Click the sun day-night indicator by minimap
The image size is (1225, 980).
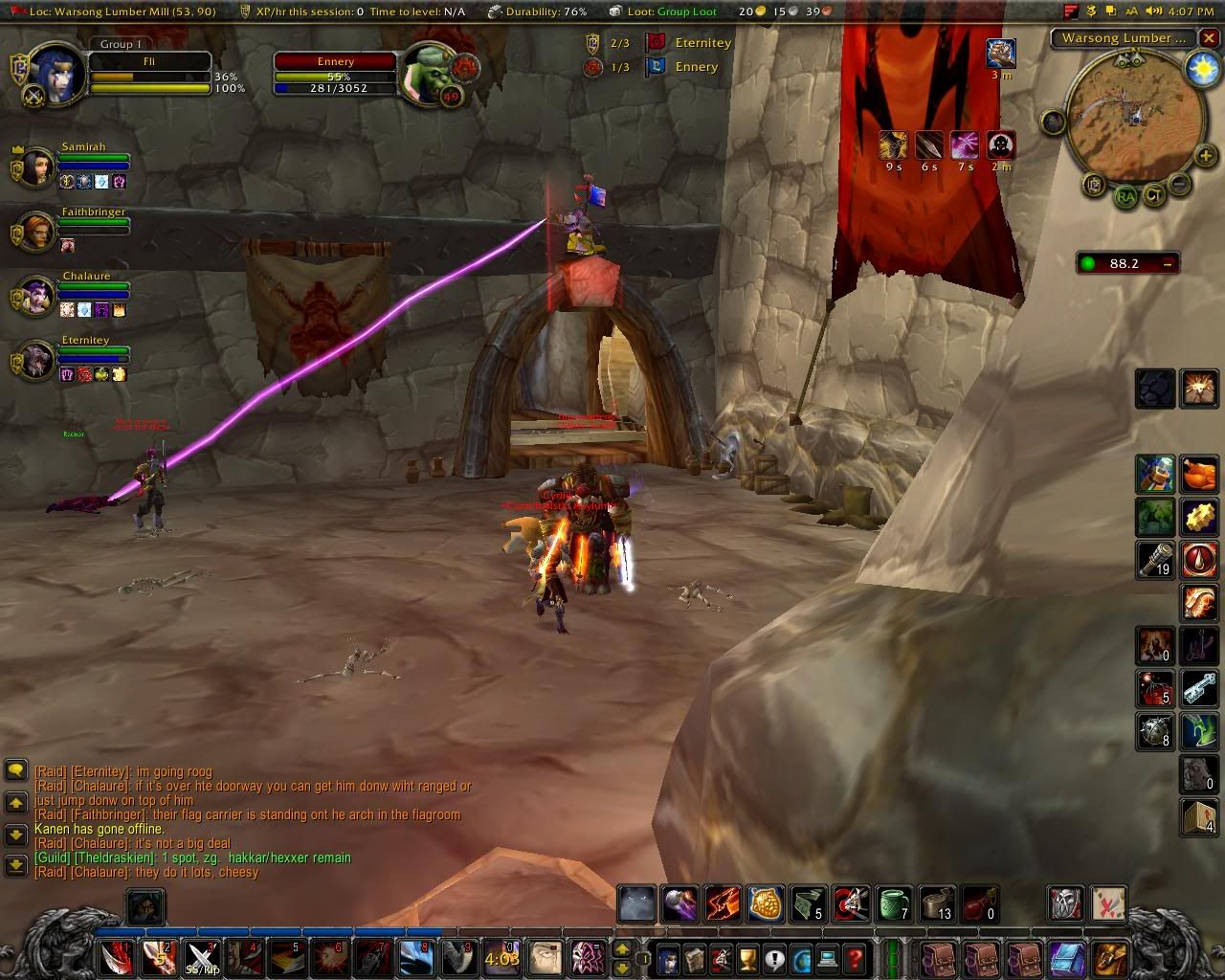tap(1201, 68)
